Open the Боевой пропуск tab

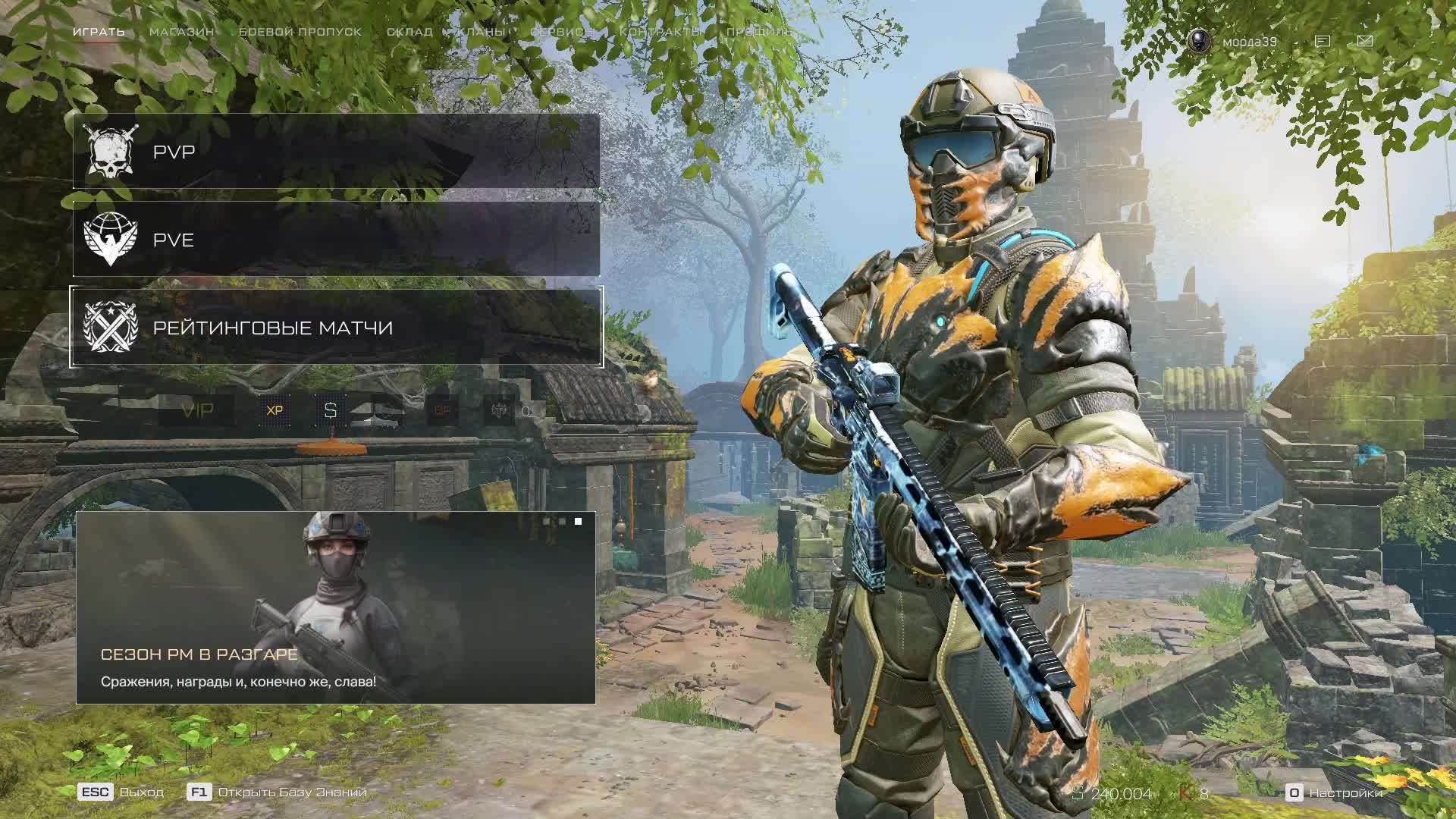(x=300, y=32)
